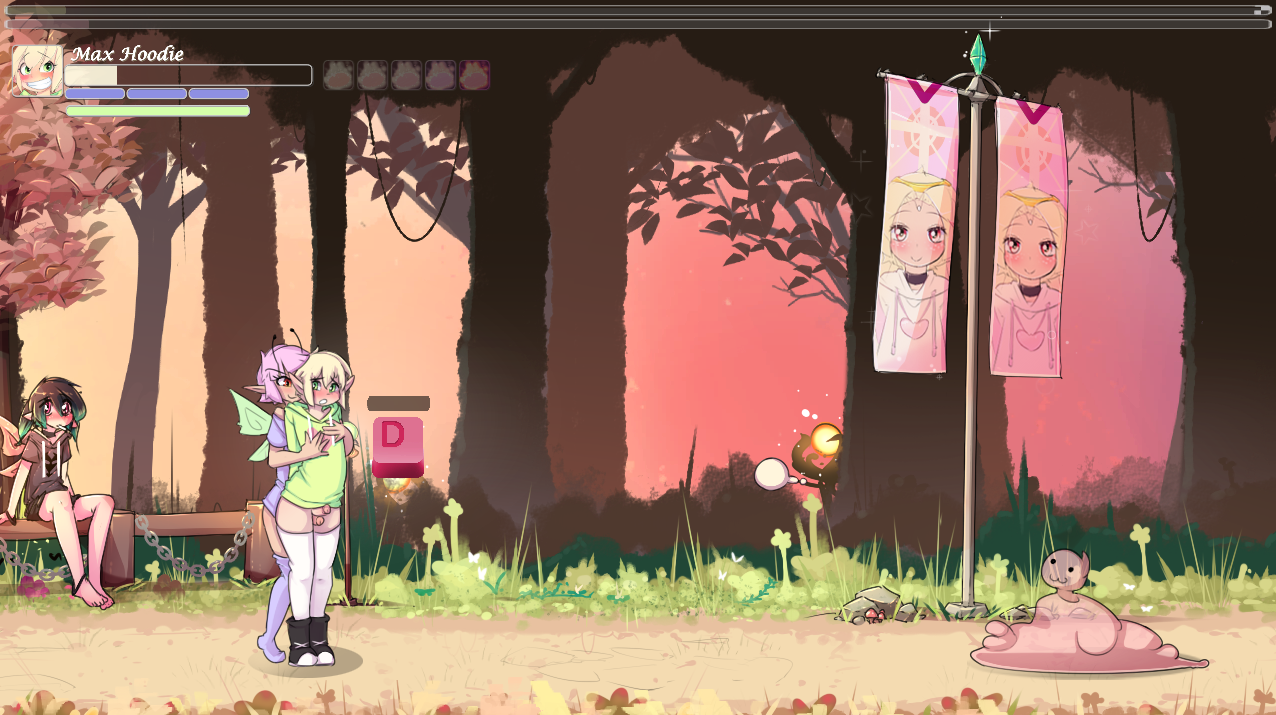Click the Max Hoodie character portrait
1276x715 pixels.
(37, 71)
